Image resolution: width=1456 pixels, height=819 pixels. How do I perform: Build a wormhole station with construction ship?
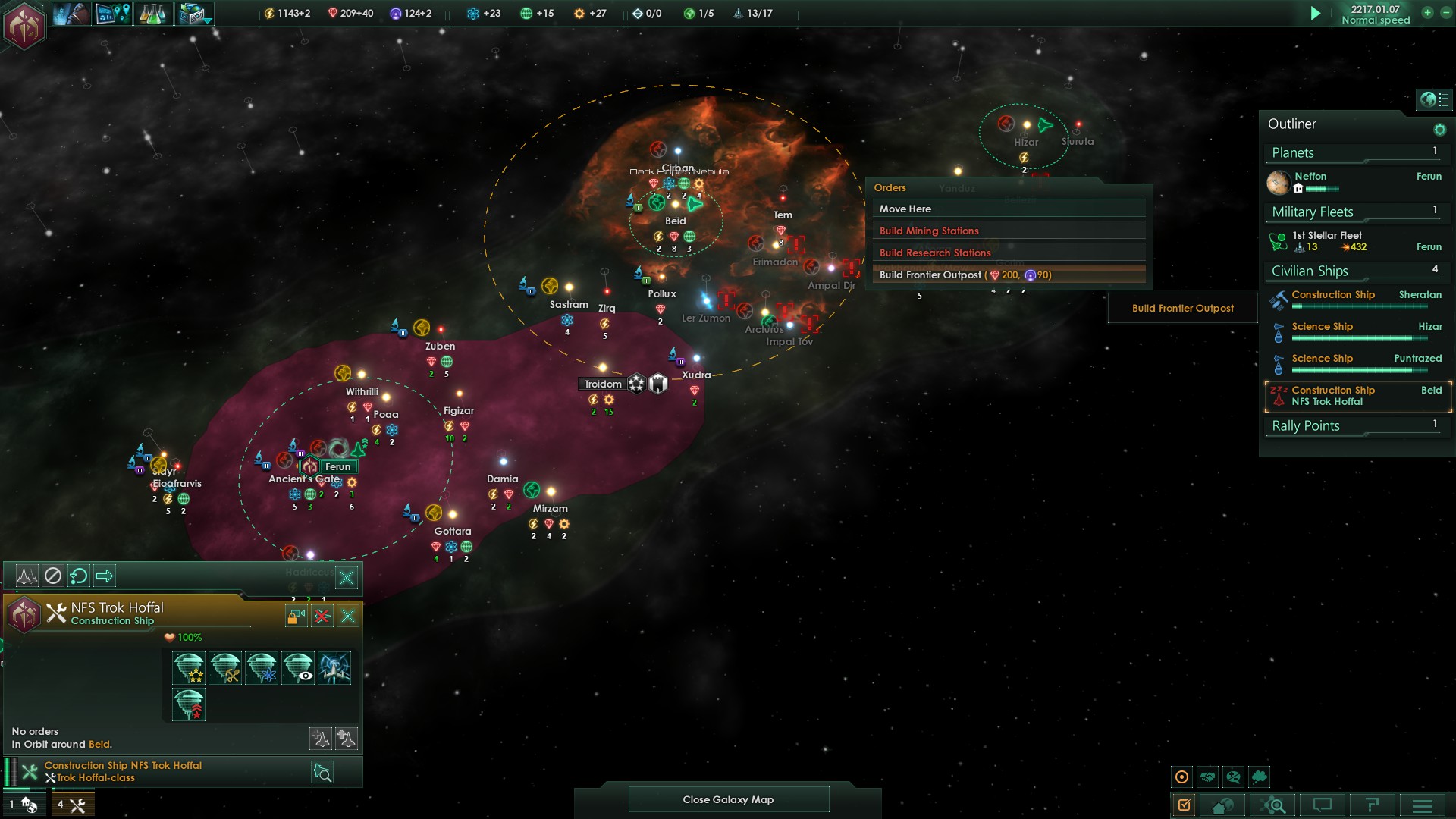pos(334,668)
